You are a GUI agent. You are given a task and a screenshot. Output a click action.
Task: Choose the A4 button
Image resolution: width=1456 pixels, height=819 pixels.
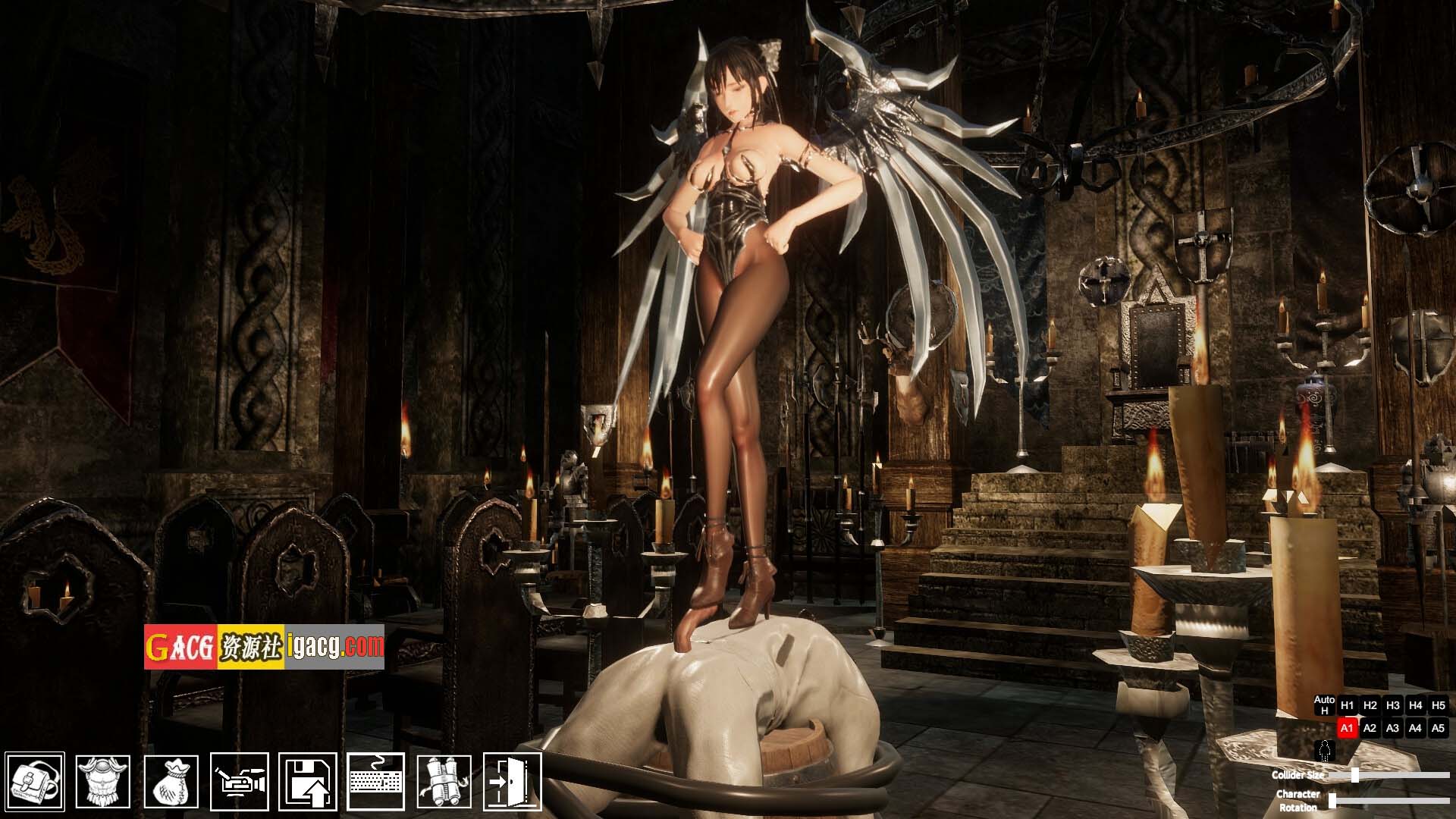1415,728
